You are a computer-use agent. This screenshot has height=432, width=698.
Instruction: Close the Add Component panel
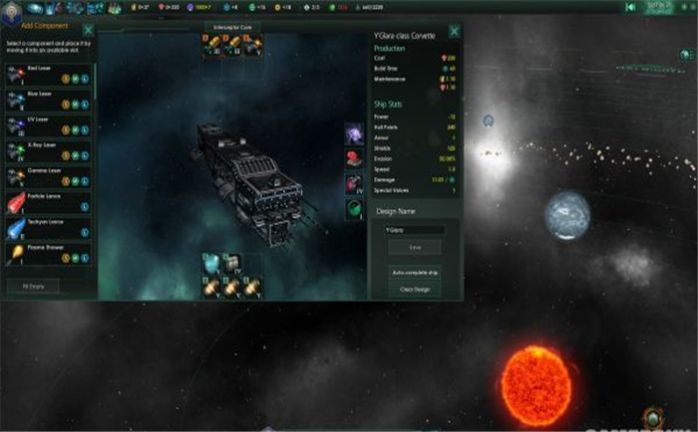(87, 32)
